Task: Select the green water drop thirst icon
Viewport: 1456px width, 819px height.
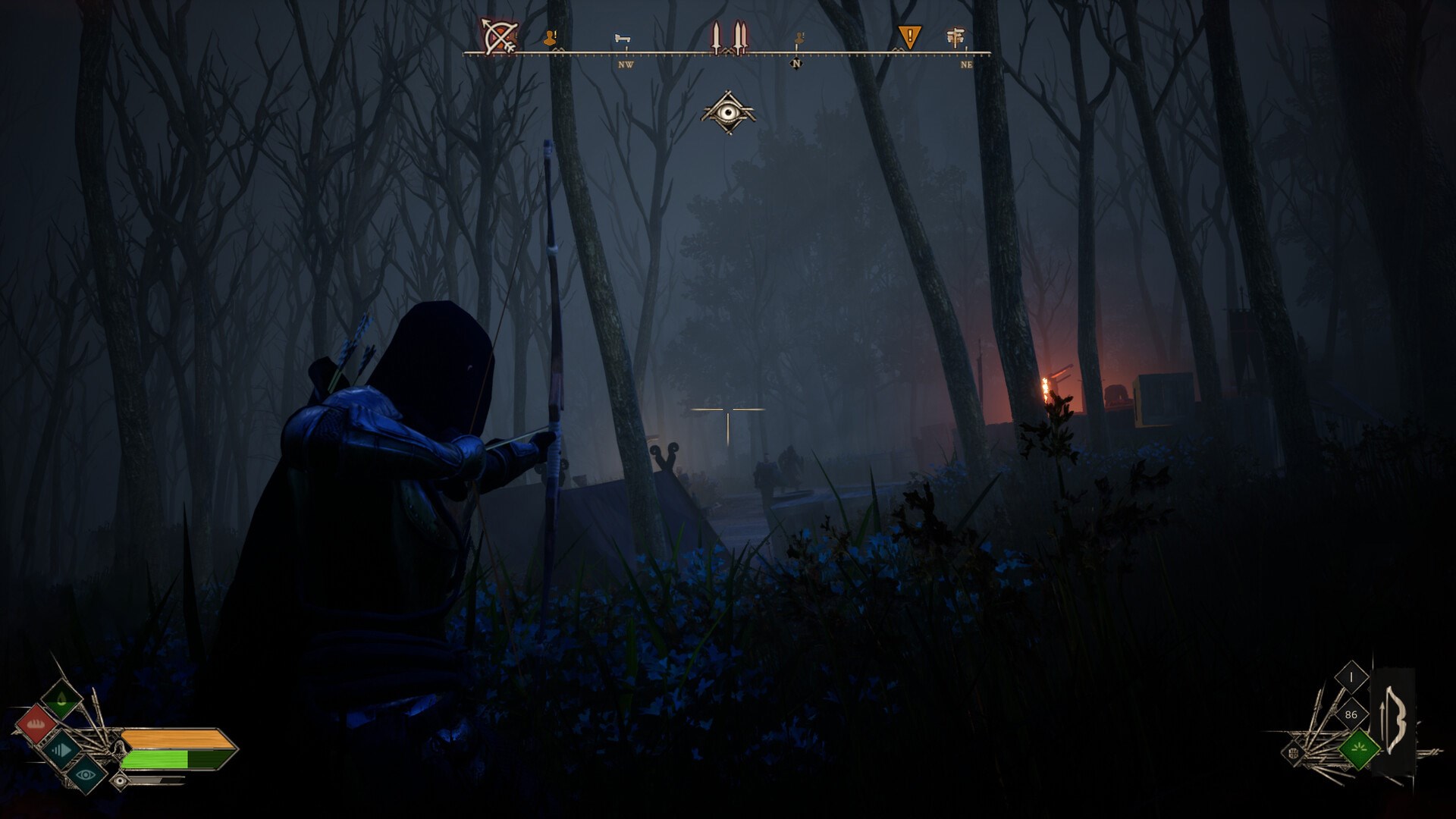Action: [61, 699]
